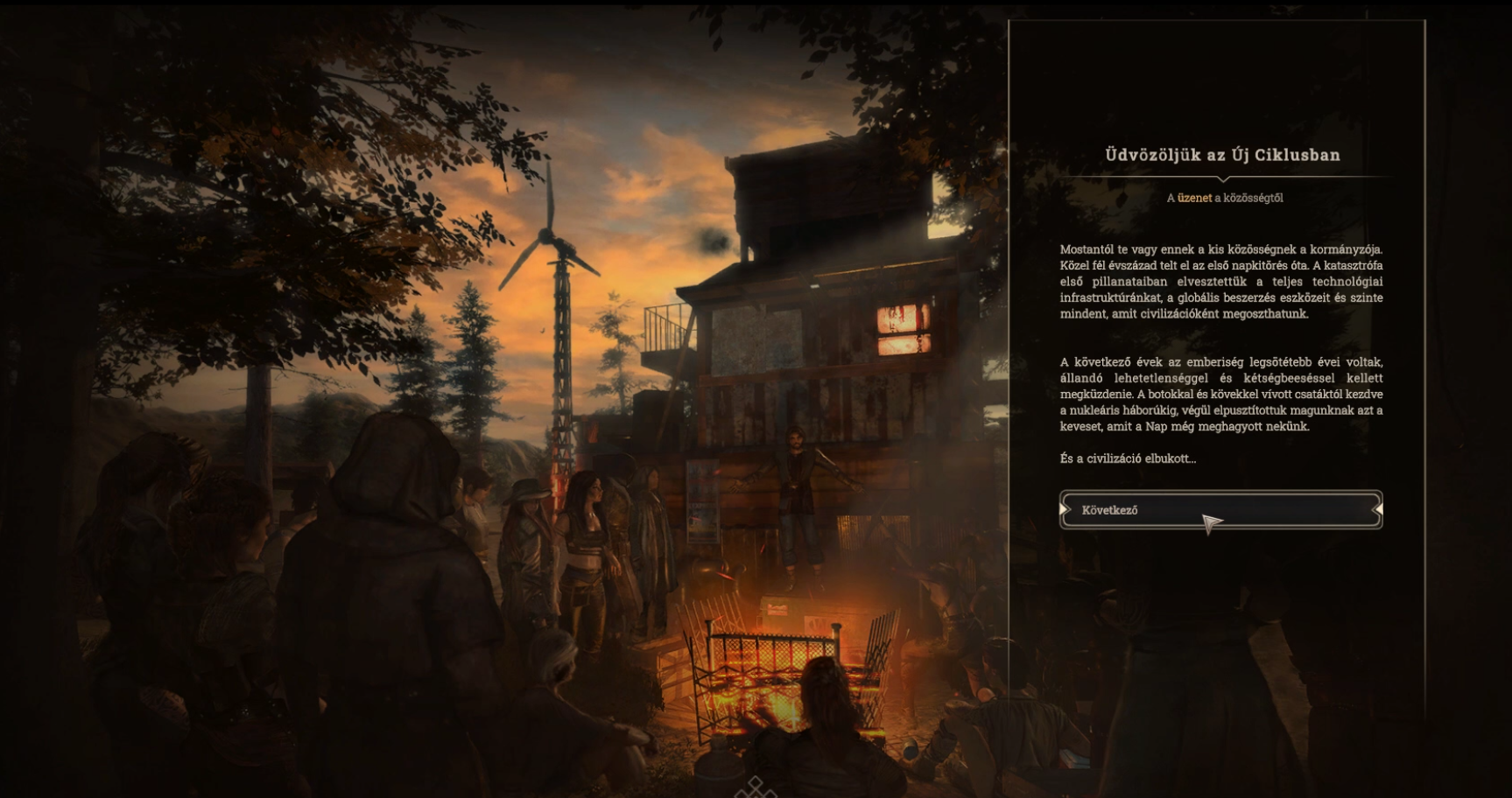The height and width of the screenshot is (798, 1512).
Task: Continue with the Következő button
Action: (x=1220, y=509)
